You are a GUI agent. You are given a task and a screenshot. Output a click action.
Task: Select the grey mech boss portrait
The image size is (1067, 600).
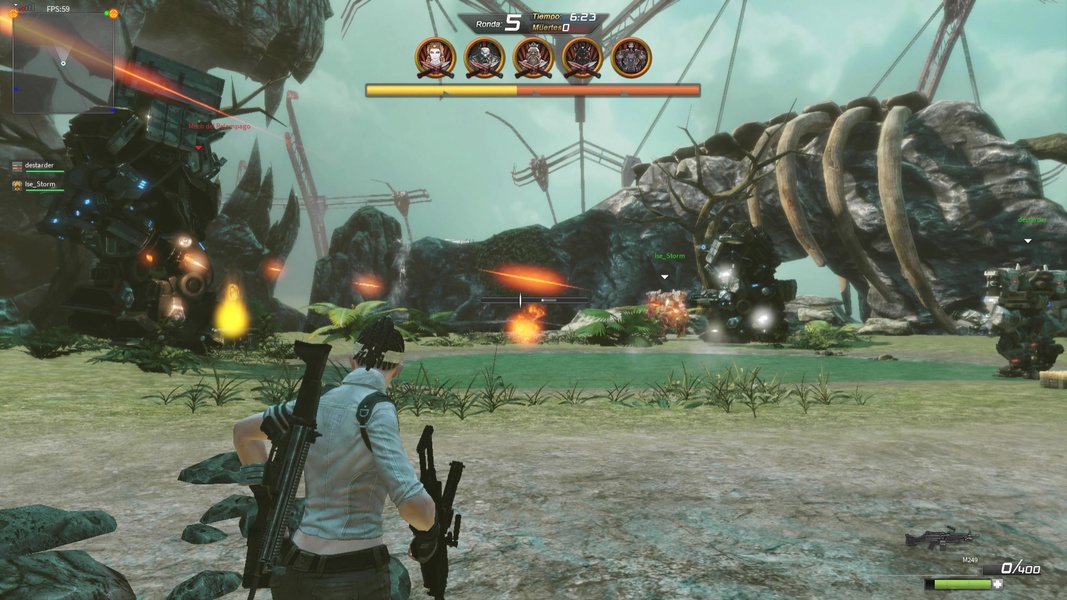(x=631, y=58)
